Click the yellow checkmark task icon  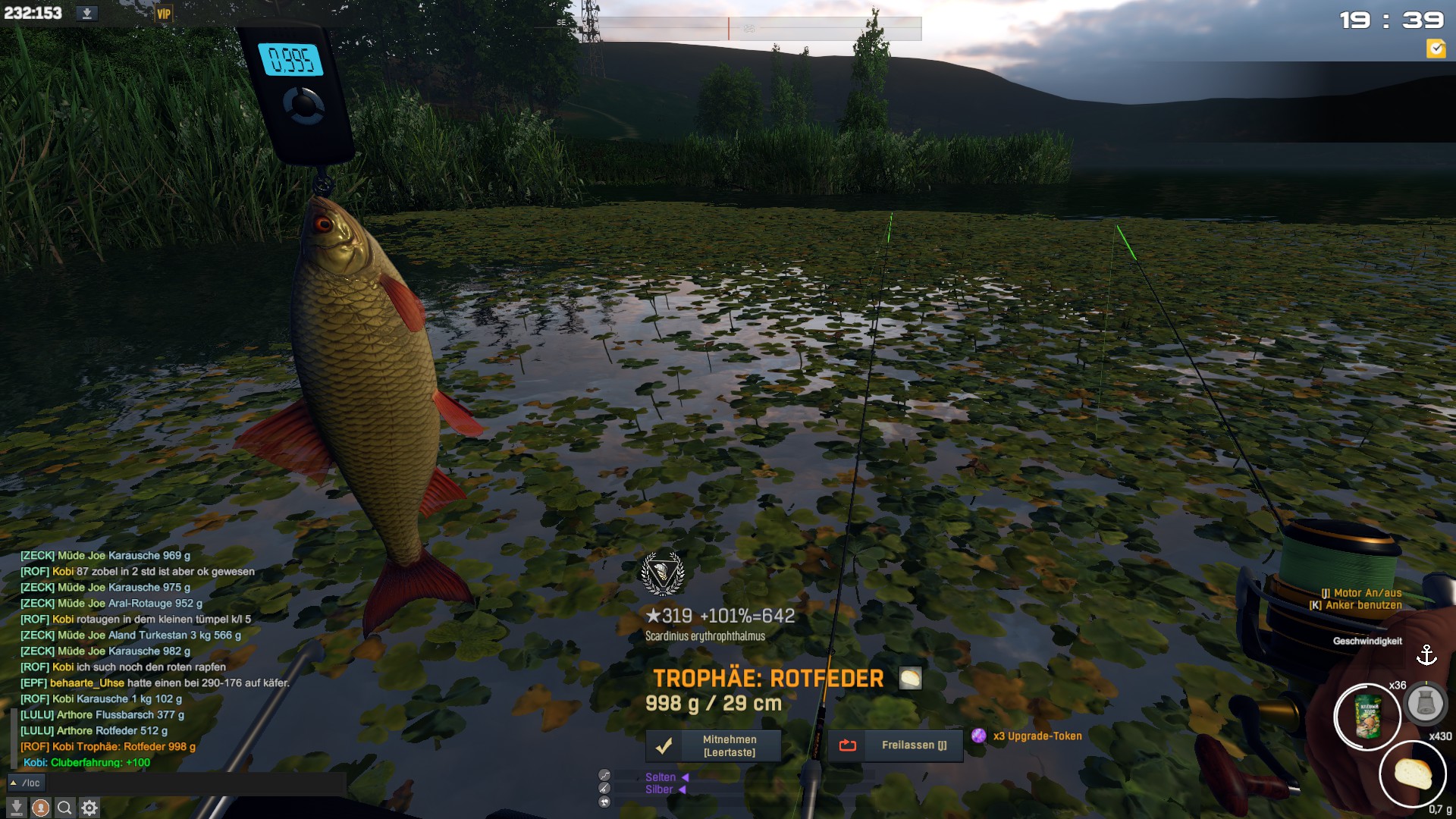click(1436, 49)
